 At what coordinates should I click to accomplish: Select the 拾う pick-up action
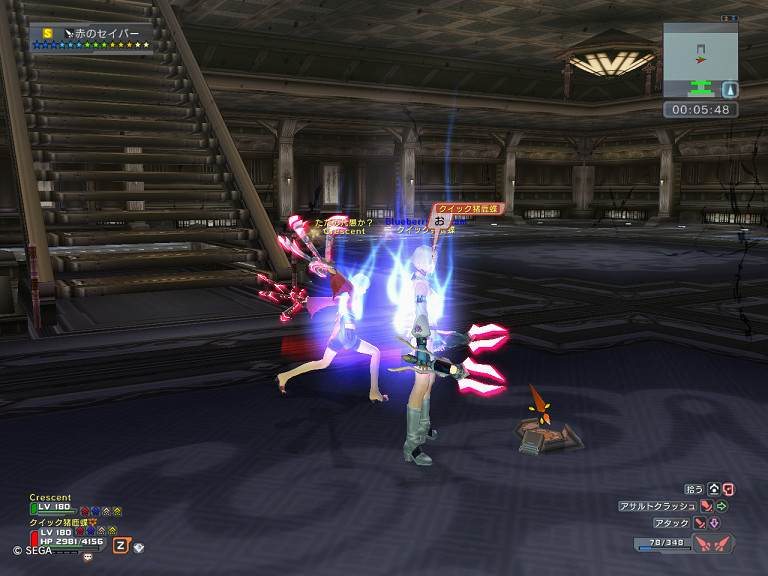click(x=693, y=489)
